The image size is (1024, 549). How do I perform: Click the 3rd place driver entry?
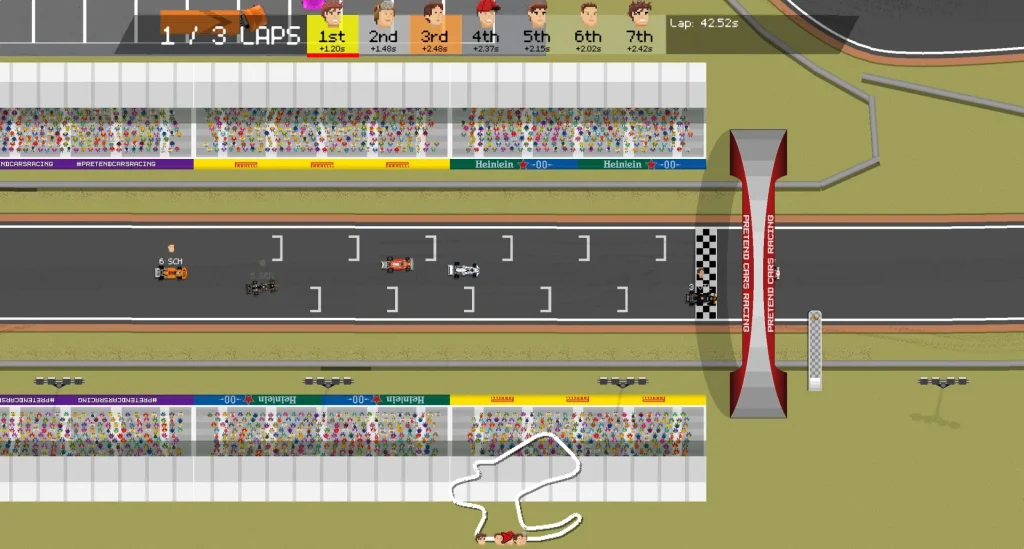434,30
